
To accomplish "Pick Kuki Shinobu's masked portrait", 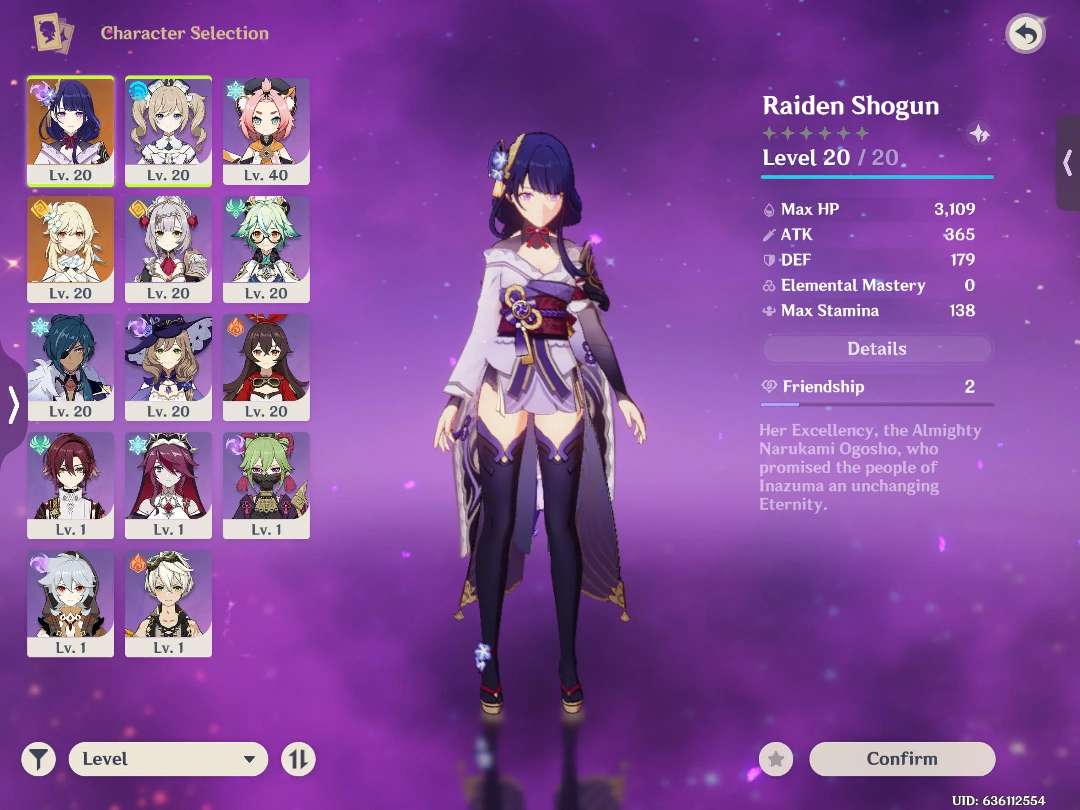I will pyautogui.click(x=266, y=485).
